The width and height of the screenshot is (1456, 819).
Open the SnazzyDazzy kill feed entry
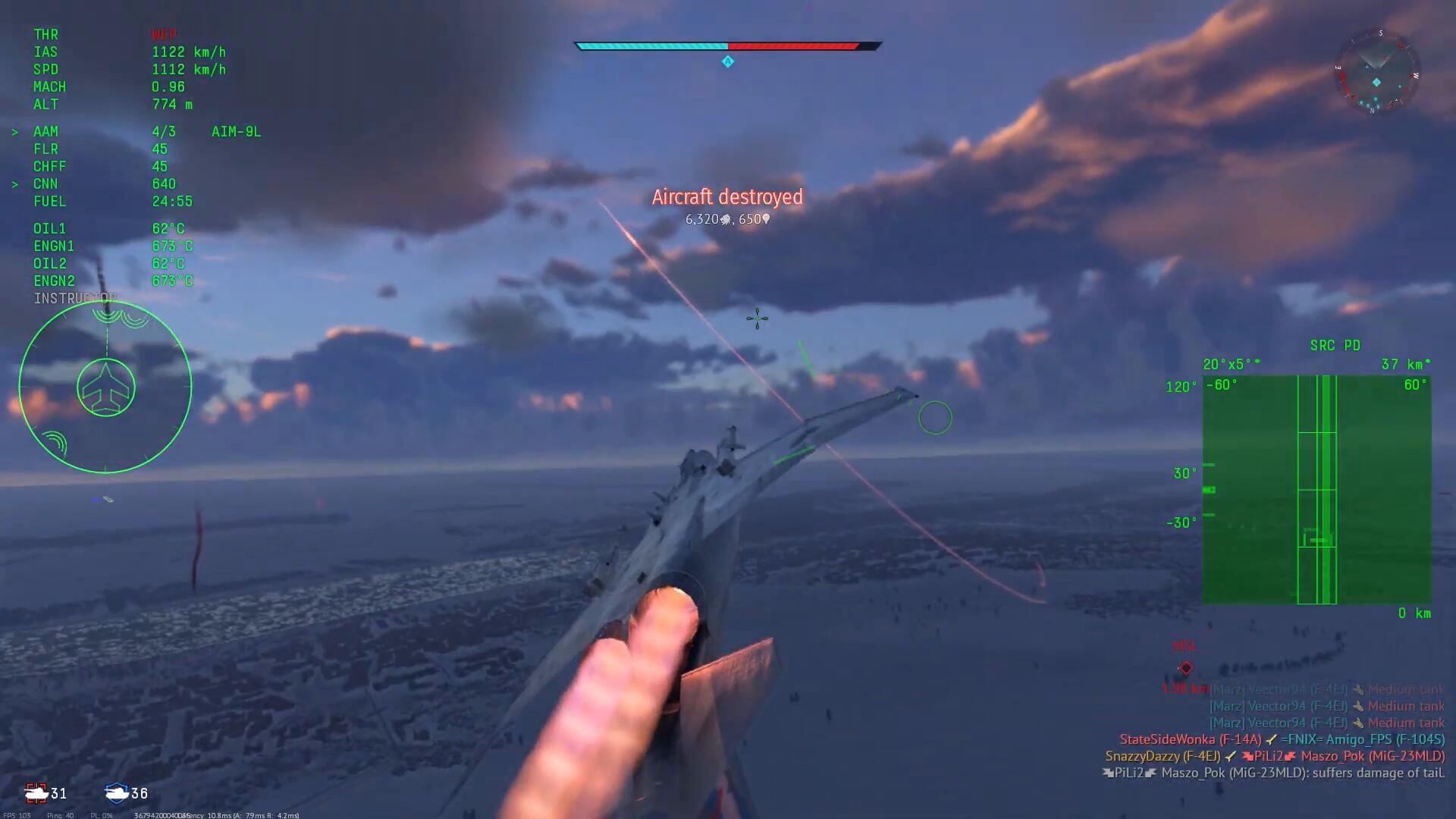click(1274, 756)
